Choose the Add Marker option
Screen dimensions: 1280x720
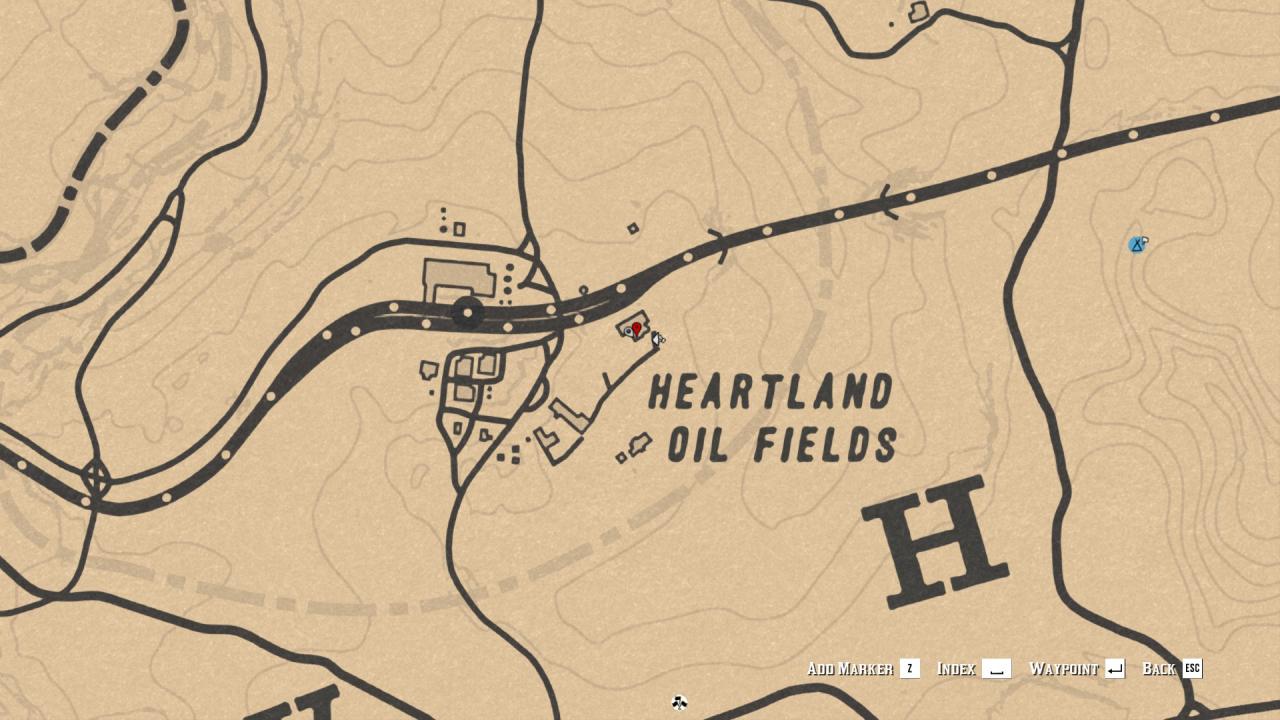(850, 669)
